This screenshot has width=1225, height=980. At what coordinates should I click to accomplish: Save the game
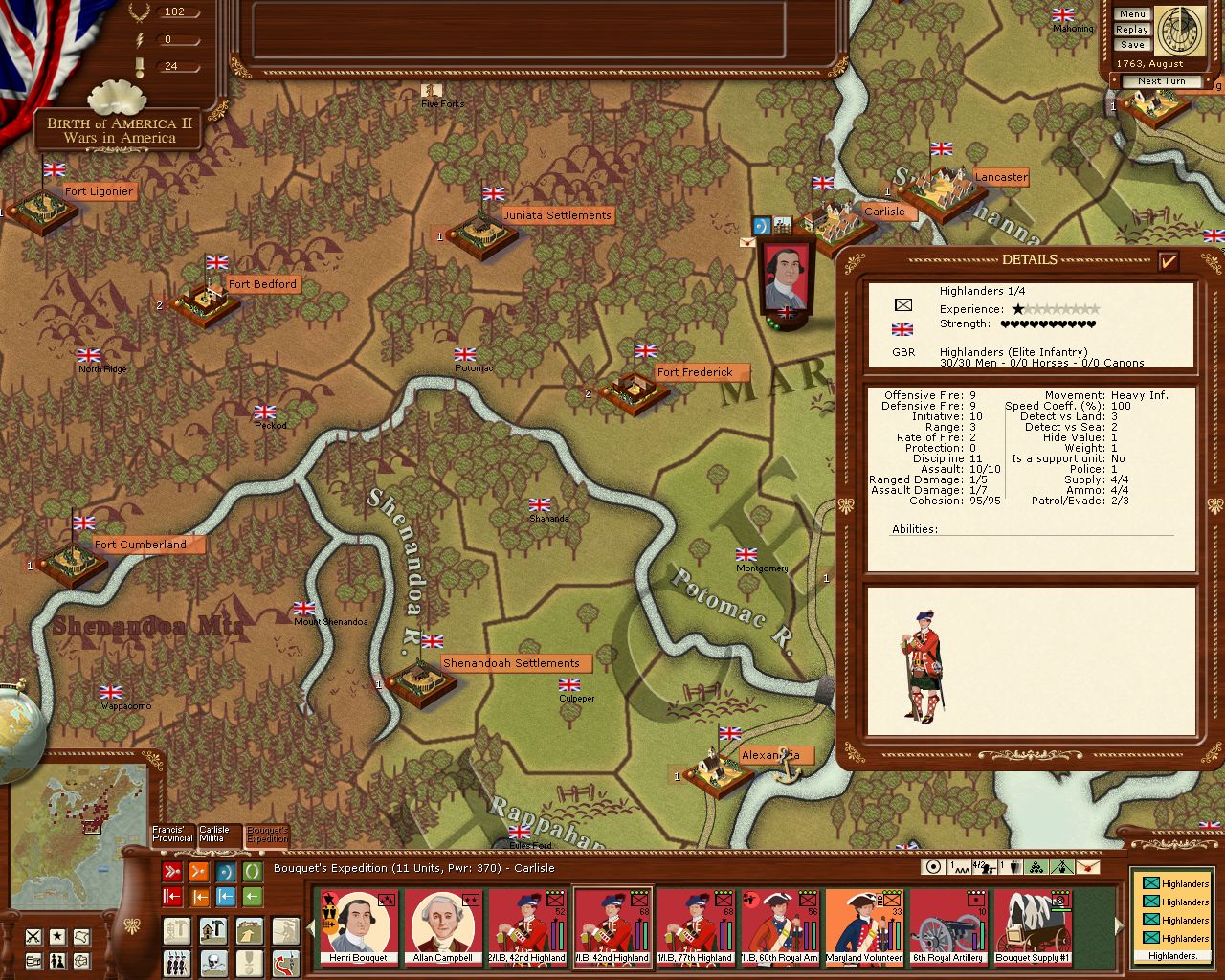(x=1131, y=45)
